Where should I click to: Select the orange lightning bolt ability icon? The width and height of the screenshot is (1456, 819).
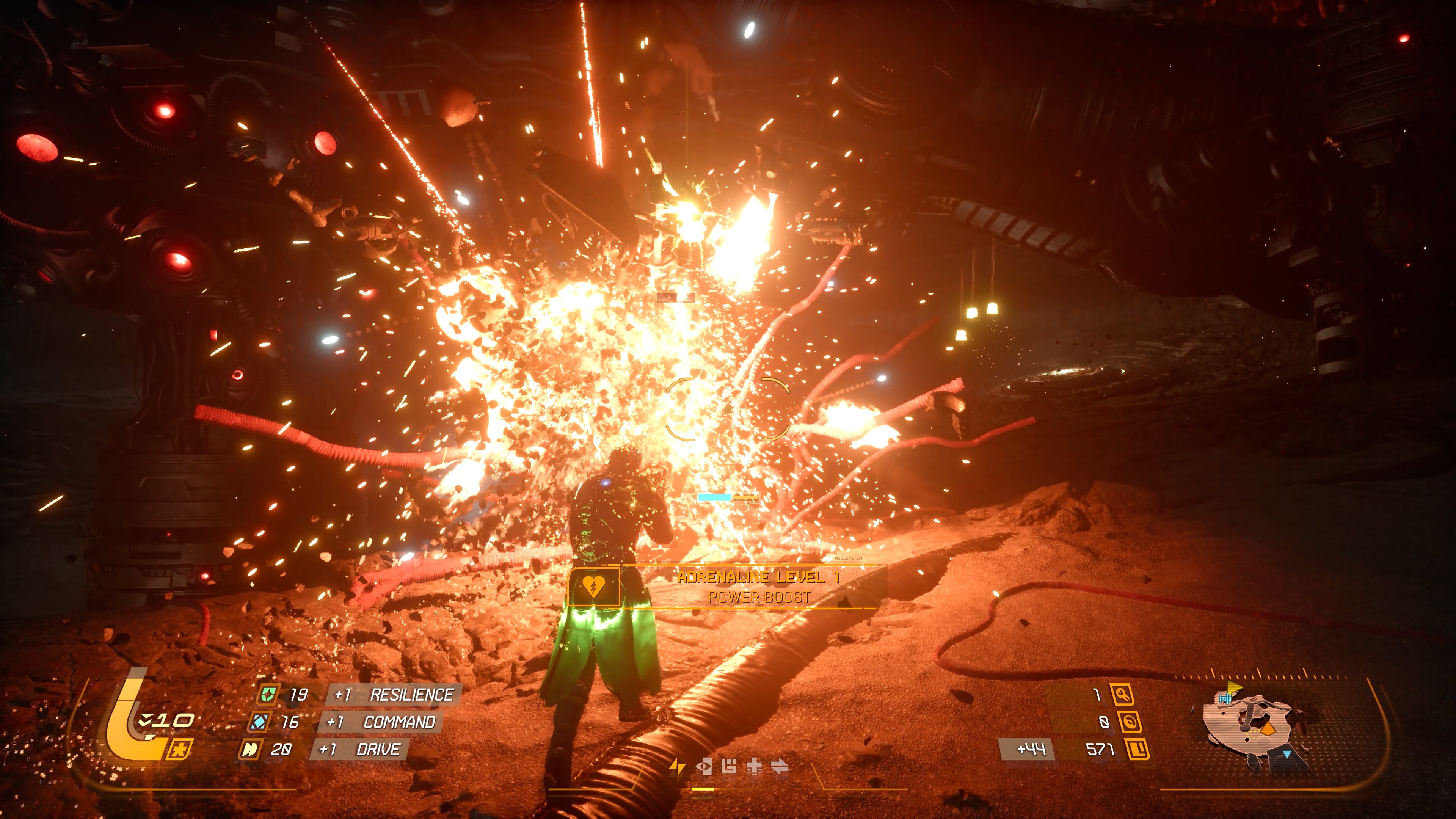[x=676, y=766]
